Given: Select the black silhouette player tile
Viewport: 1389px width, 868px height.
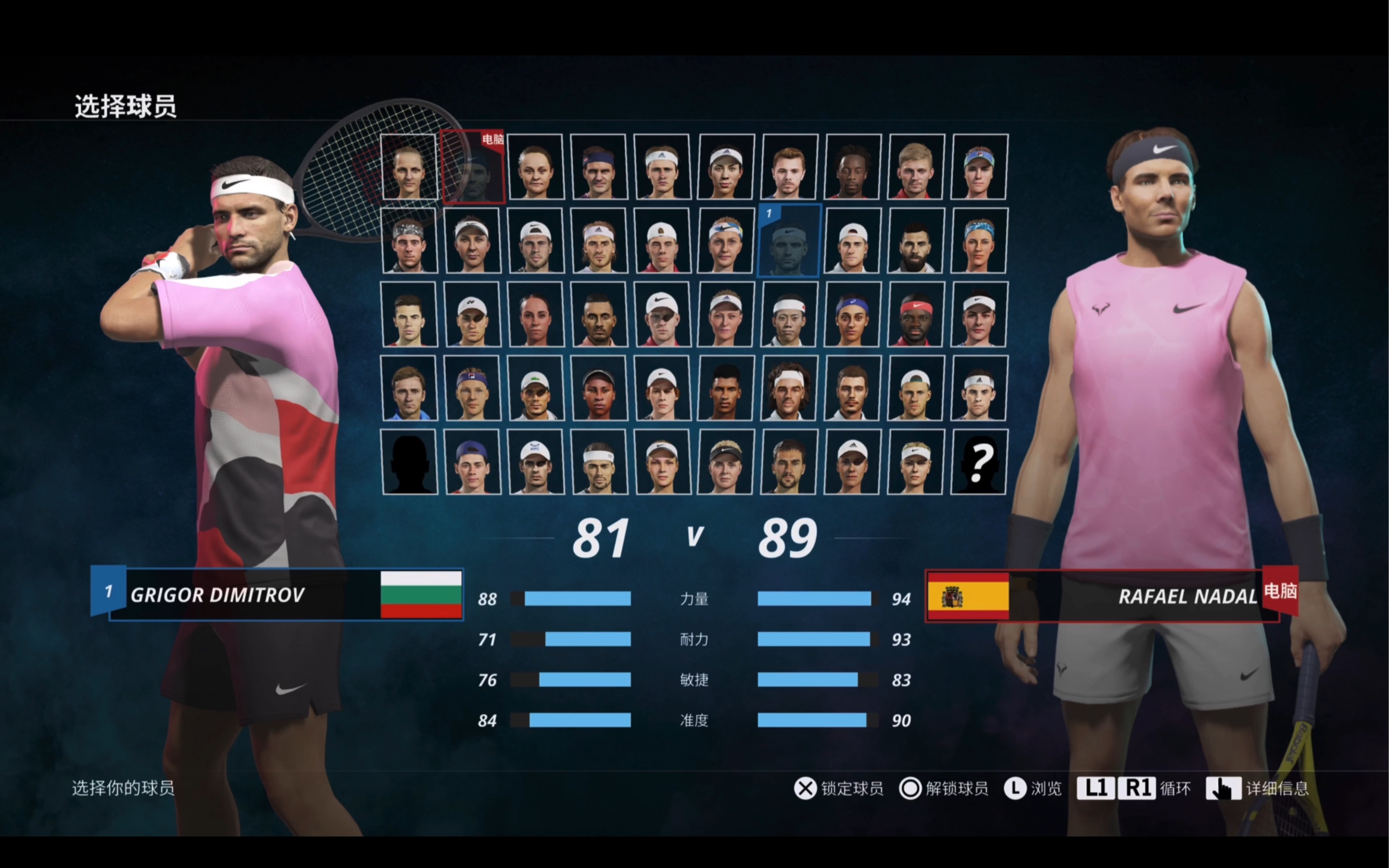Looking at the screenshot, I should (409, 461).
